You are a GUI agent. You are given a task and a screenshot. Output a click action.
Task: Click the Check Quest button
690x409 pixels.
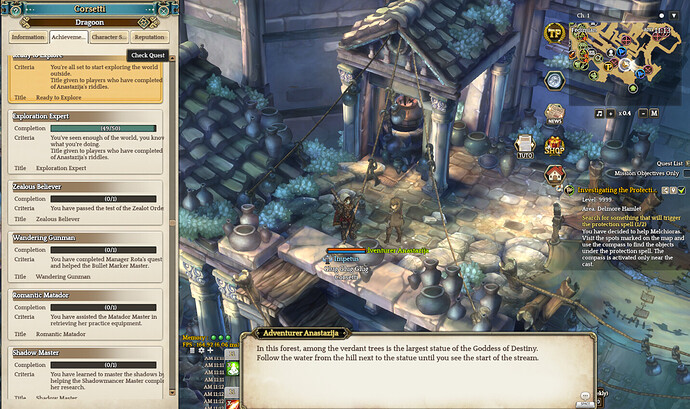coord(146,56)
